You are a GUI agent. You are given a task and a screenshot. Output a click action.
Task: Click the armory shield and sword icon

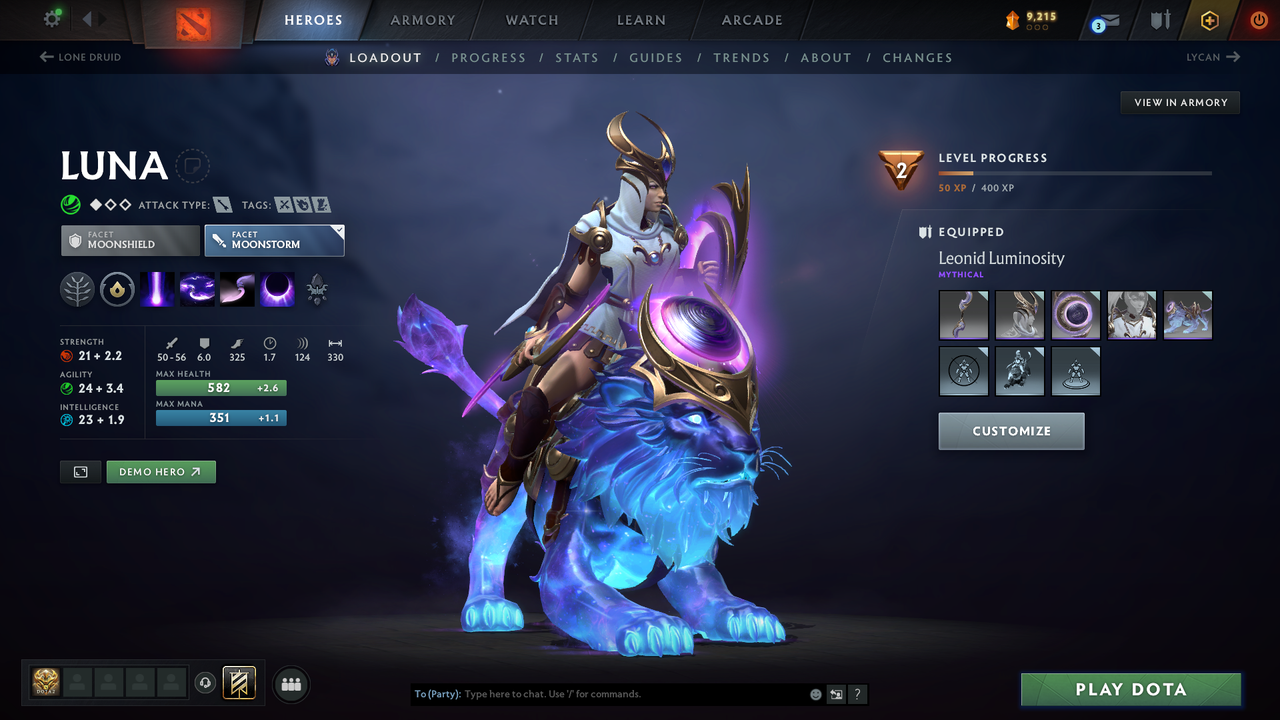point(1159,20)
